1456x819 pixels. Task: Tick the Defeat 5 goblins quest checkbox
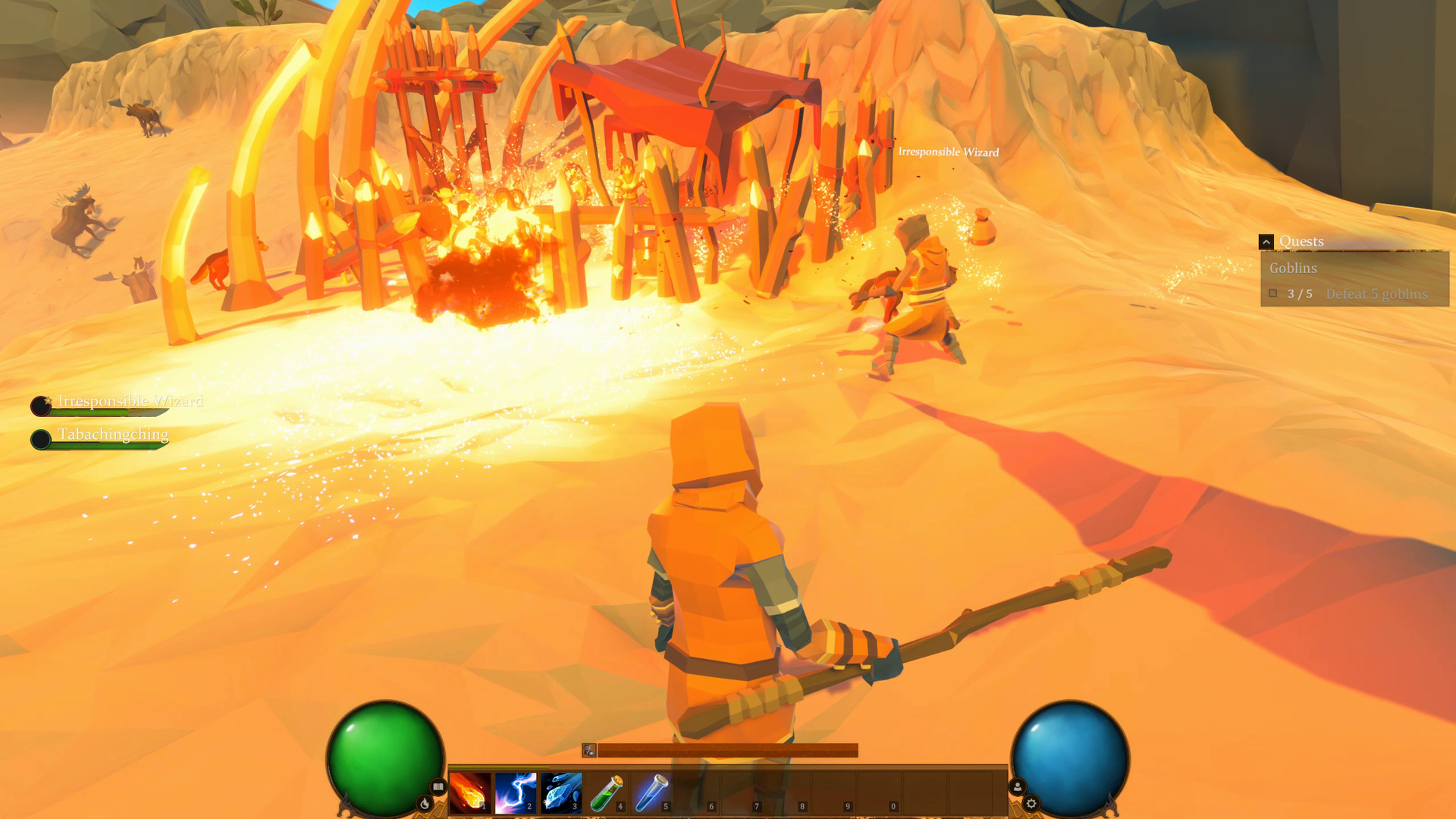[x=1272, y=293]
